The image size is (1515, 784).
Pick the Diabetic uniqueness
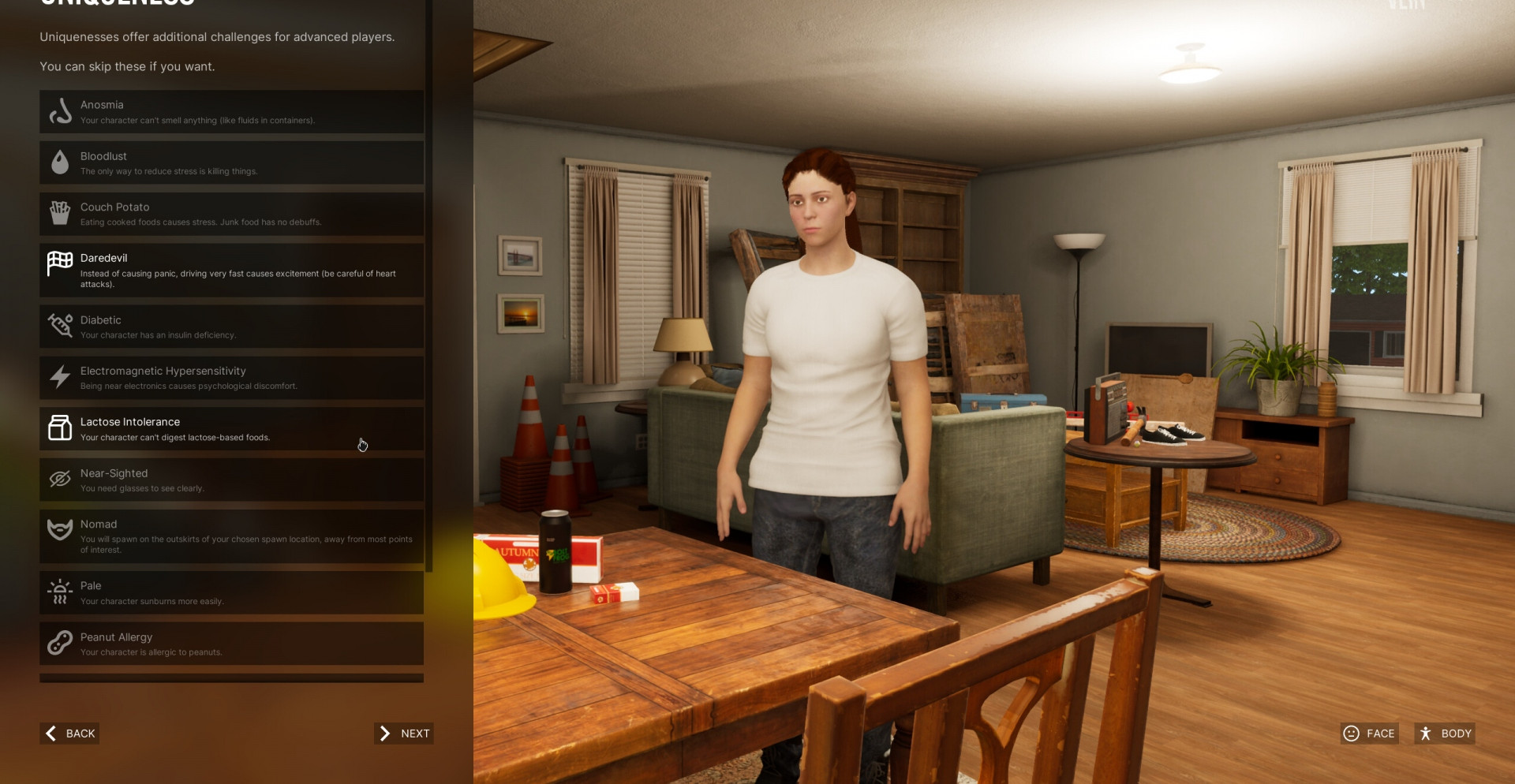pos(231,327)
